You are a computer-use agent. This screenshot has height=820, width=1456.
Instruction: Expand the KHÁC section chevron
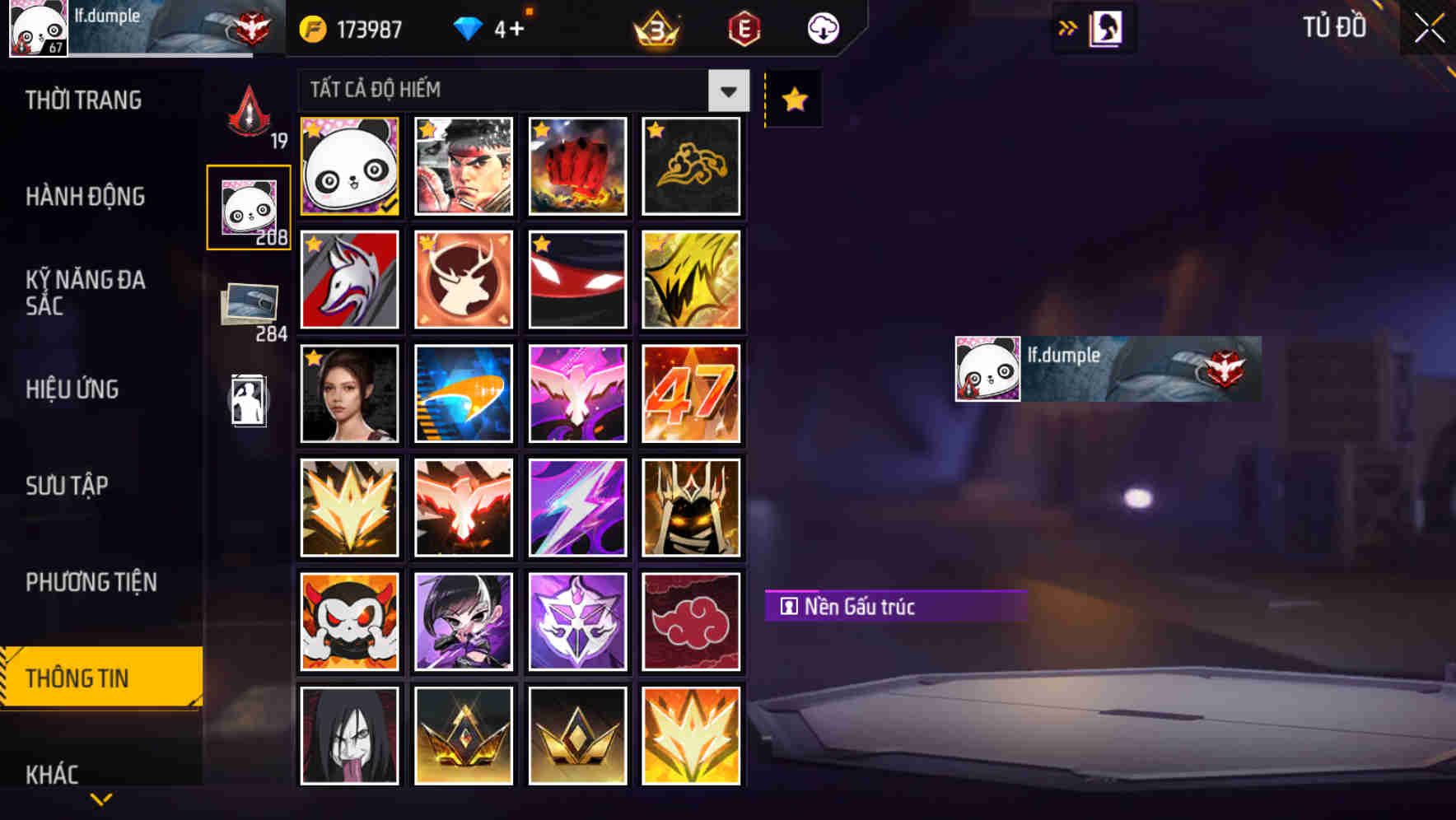(100, 798)
